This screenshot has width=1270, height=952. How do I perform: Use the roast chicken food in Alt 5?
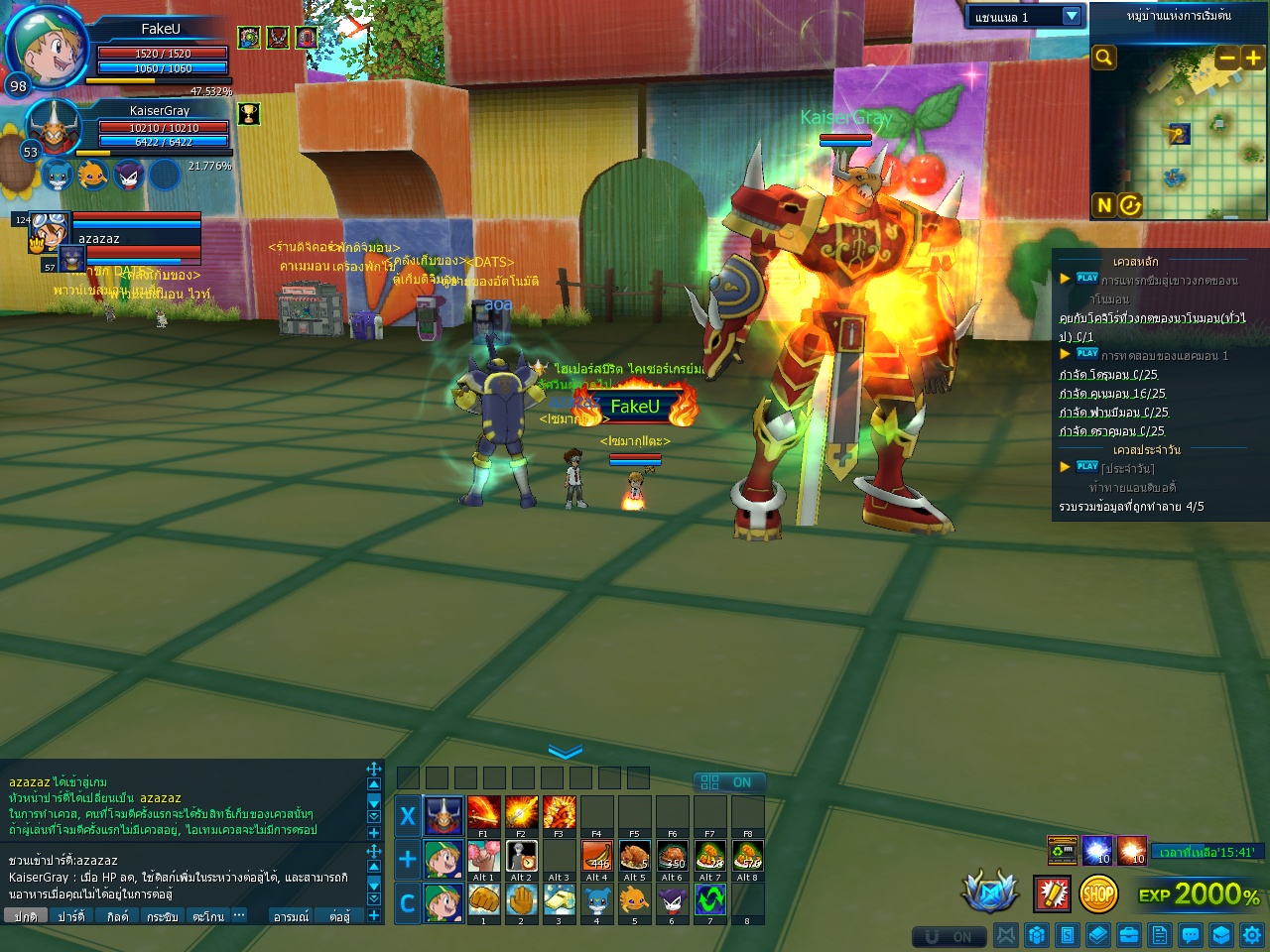pyautogui.click(x=634, y=856)
